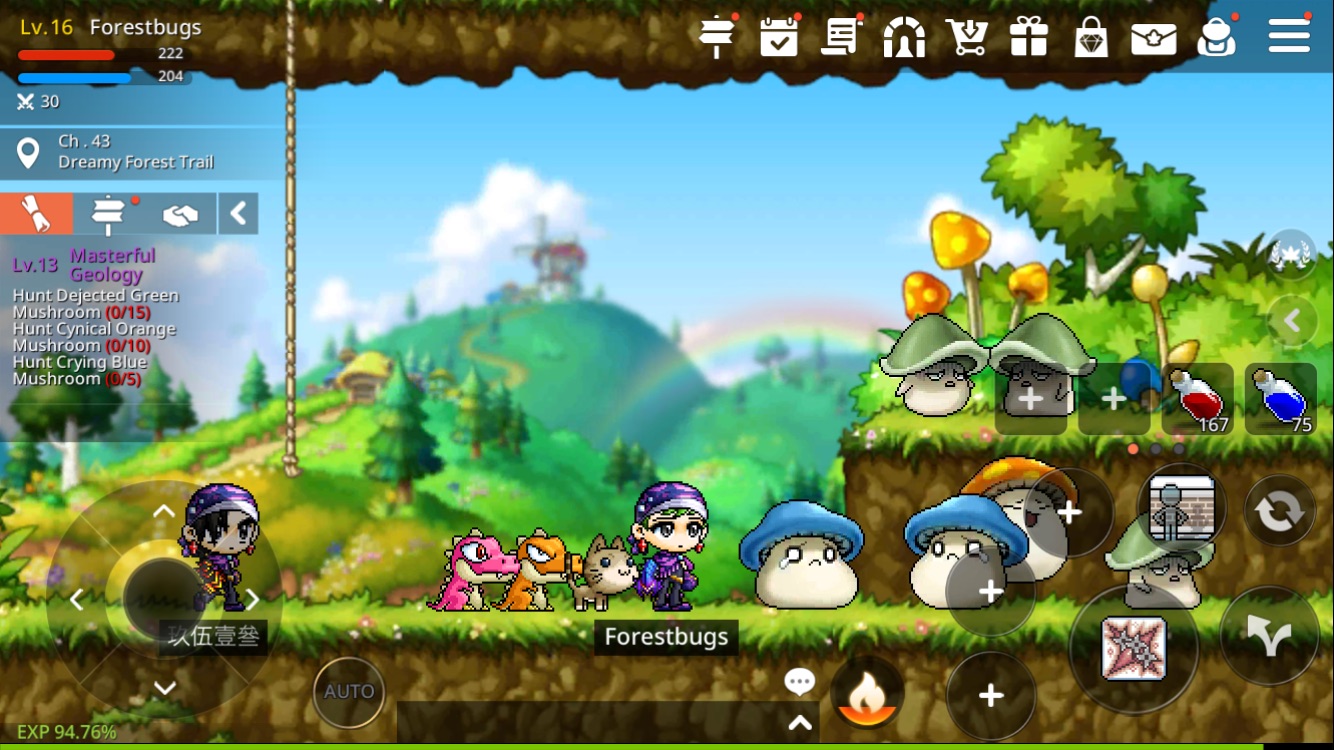This screenshot has height=750, width=1334.
Task: Use the red HP potion
Action: point(1199,398)
